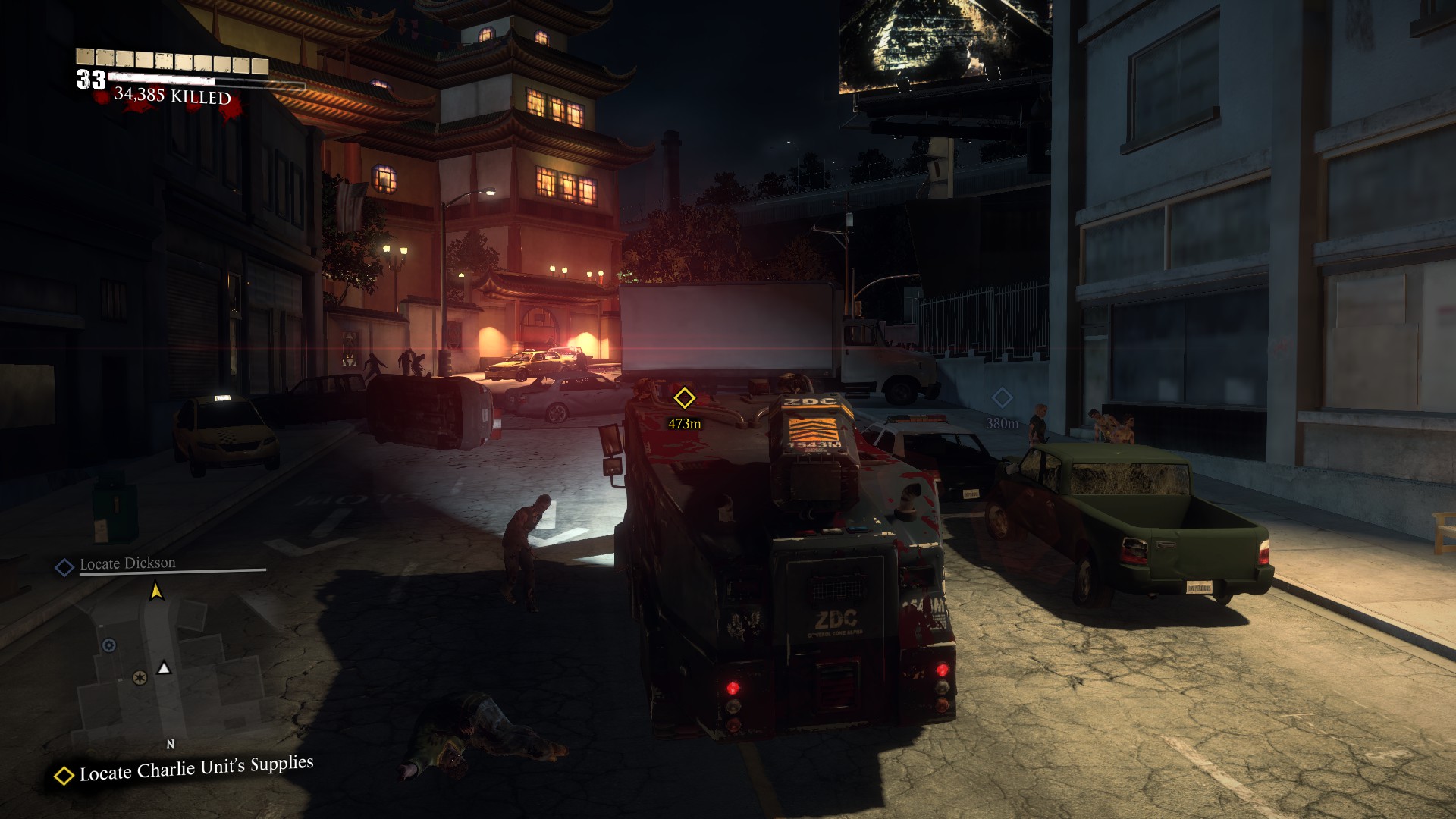Image resolution: width=1456 pixels, height=819 pixels.
Task: Click the white player arrow on minimap
Action: [x=164, y=667]
